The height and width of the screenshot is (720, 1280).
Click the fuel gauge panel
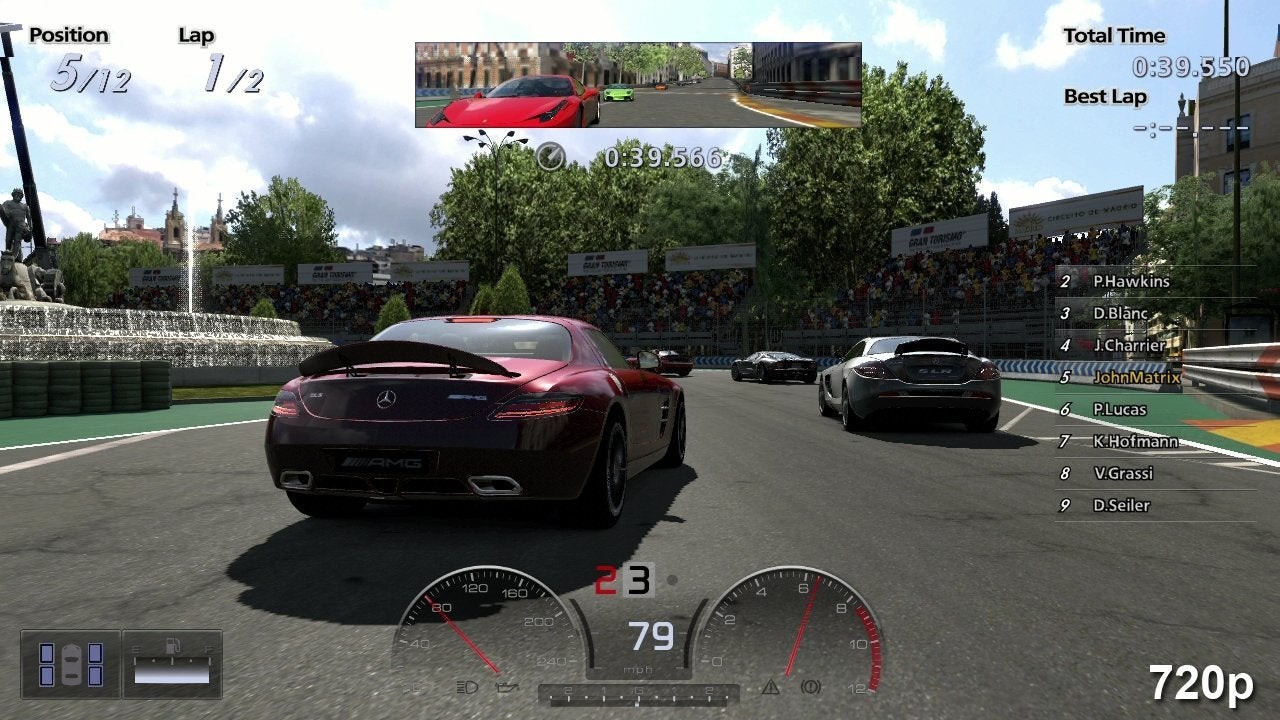click(x=172, y=664)
